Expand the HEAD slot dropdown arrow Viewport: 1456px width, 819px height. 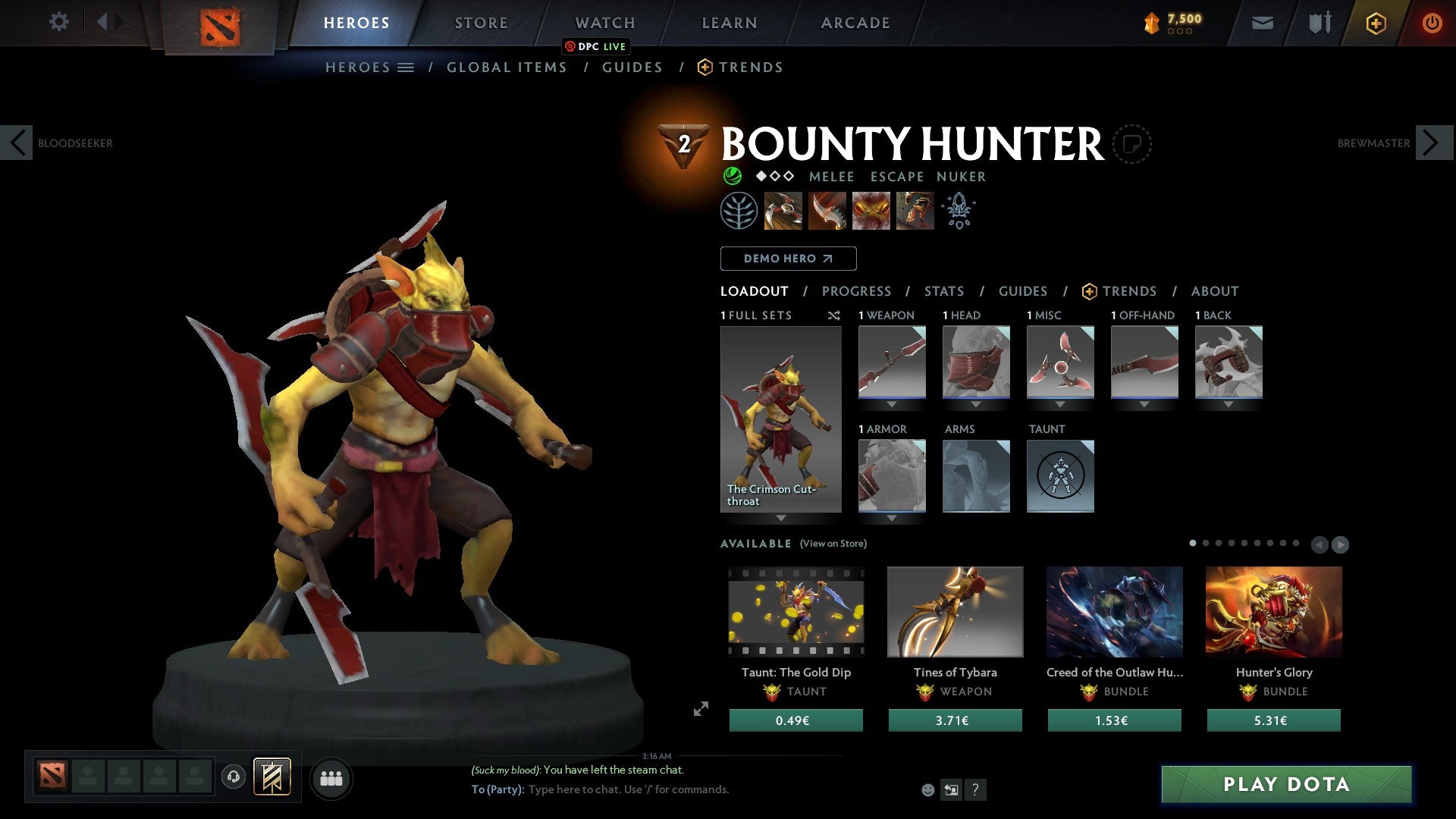pos(976,404)
